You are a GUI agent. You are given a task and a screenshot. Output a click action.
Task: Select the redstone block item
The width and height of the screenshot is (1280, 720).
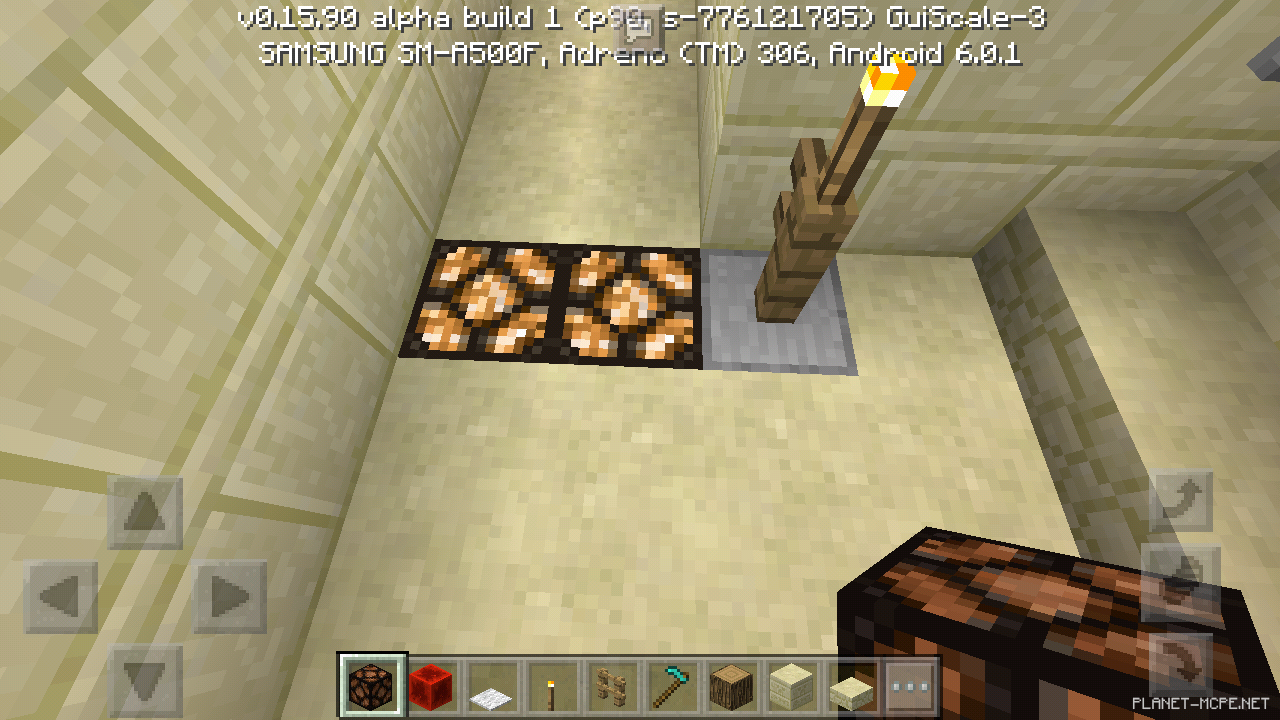pyautogui.click(x=433, y=685)
